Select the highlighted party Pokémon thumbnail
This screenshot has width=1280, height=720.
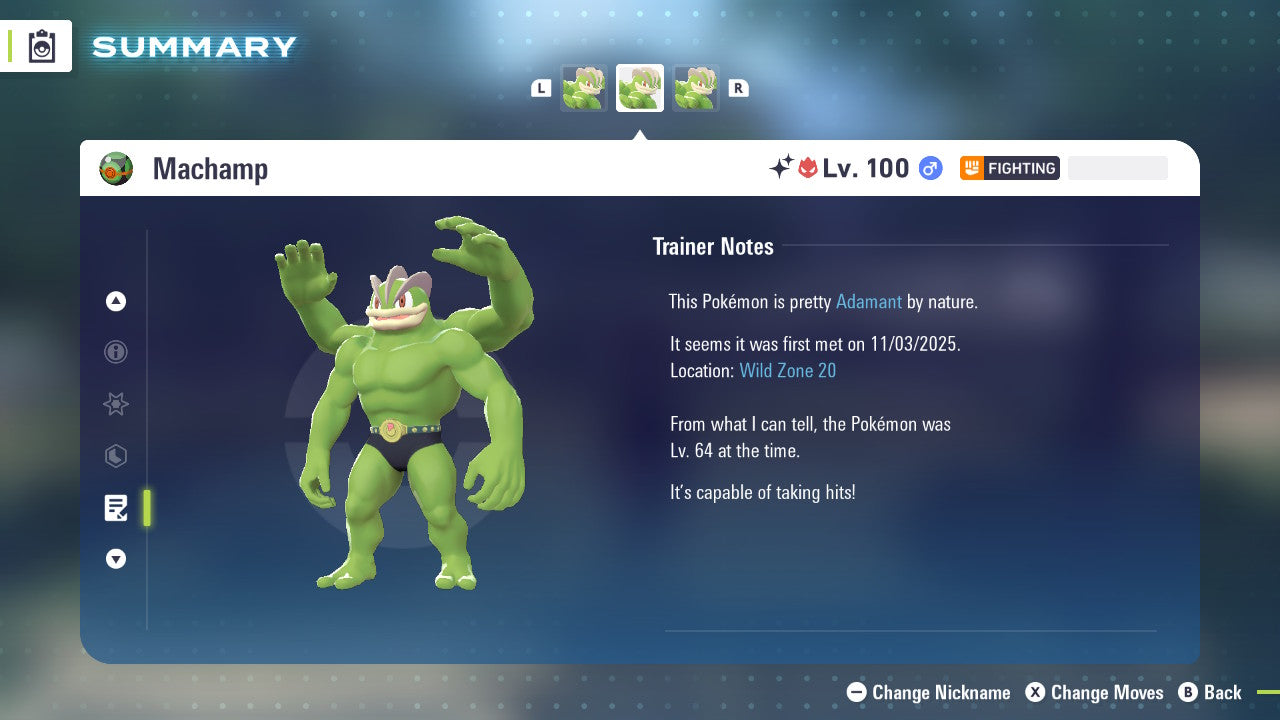[639, 87]
